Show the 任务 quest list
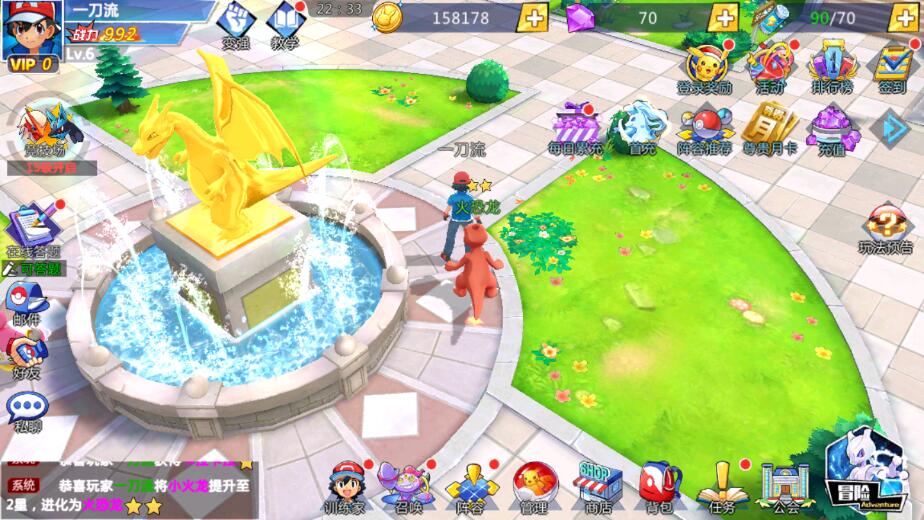The height and width of the screenshot is (520, 924). coord(719,487)
